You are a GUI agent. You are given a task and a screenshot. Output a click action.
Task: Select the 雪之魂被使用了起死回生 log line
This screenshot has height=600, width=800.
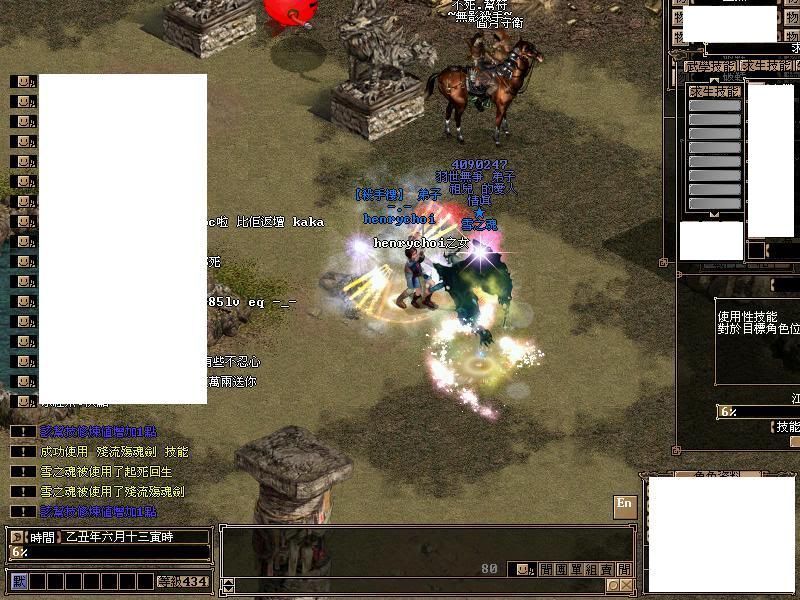click(x=106, y=472)
